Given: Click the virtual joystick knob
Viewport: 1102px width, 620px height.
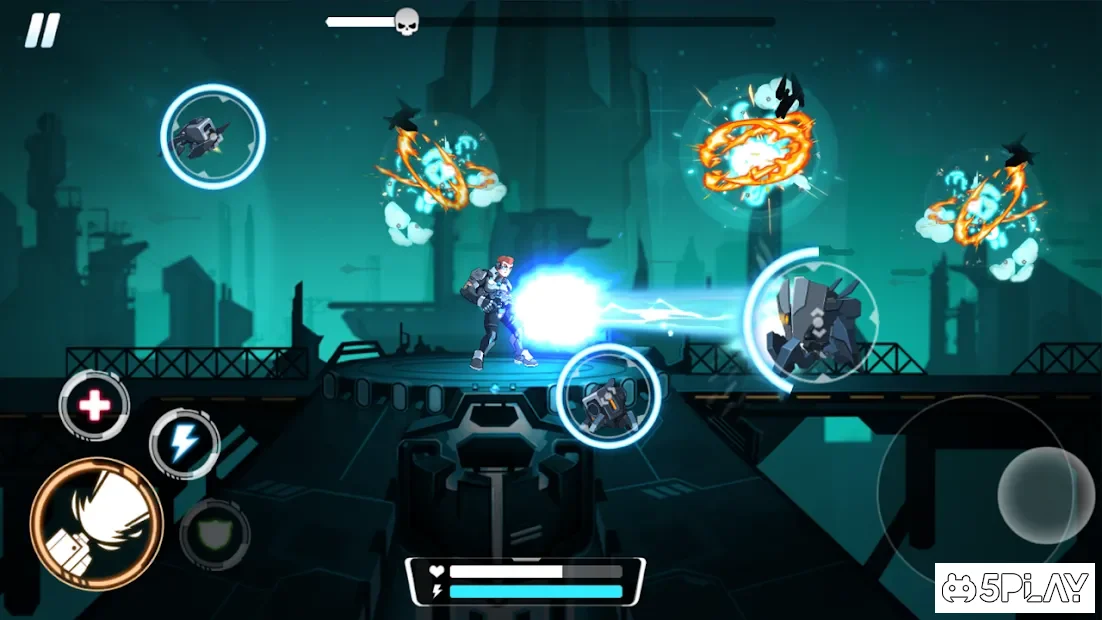Looking at the screenshot, I should pyautogui.click(x=1045, y=495).
